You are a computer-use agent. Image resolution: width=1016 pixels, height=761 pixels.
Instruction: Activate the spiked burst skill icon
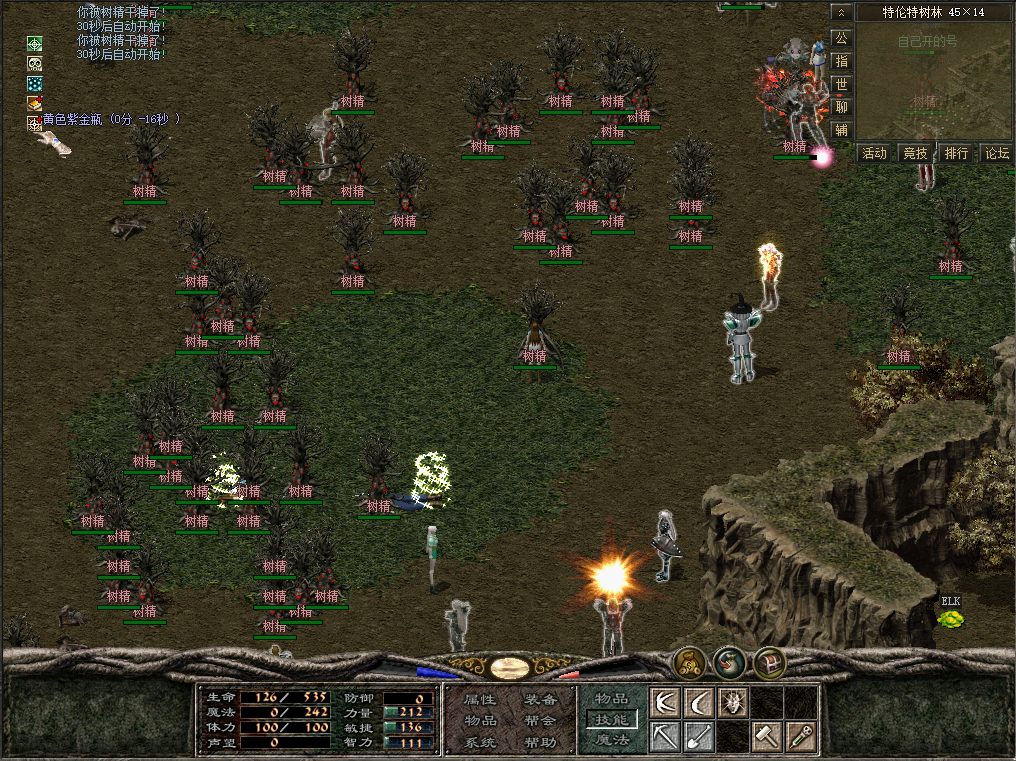733,703
